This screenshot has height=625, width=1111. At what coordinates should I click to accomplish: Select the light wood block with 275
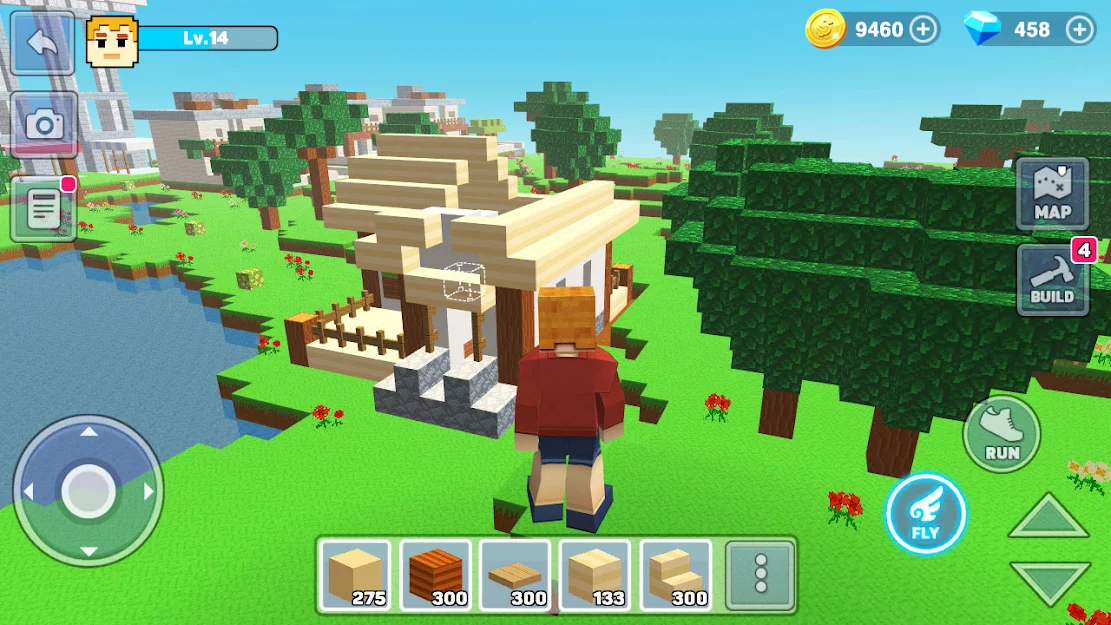(355, 575)
